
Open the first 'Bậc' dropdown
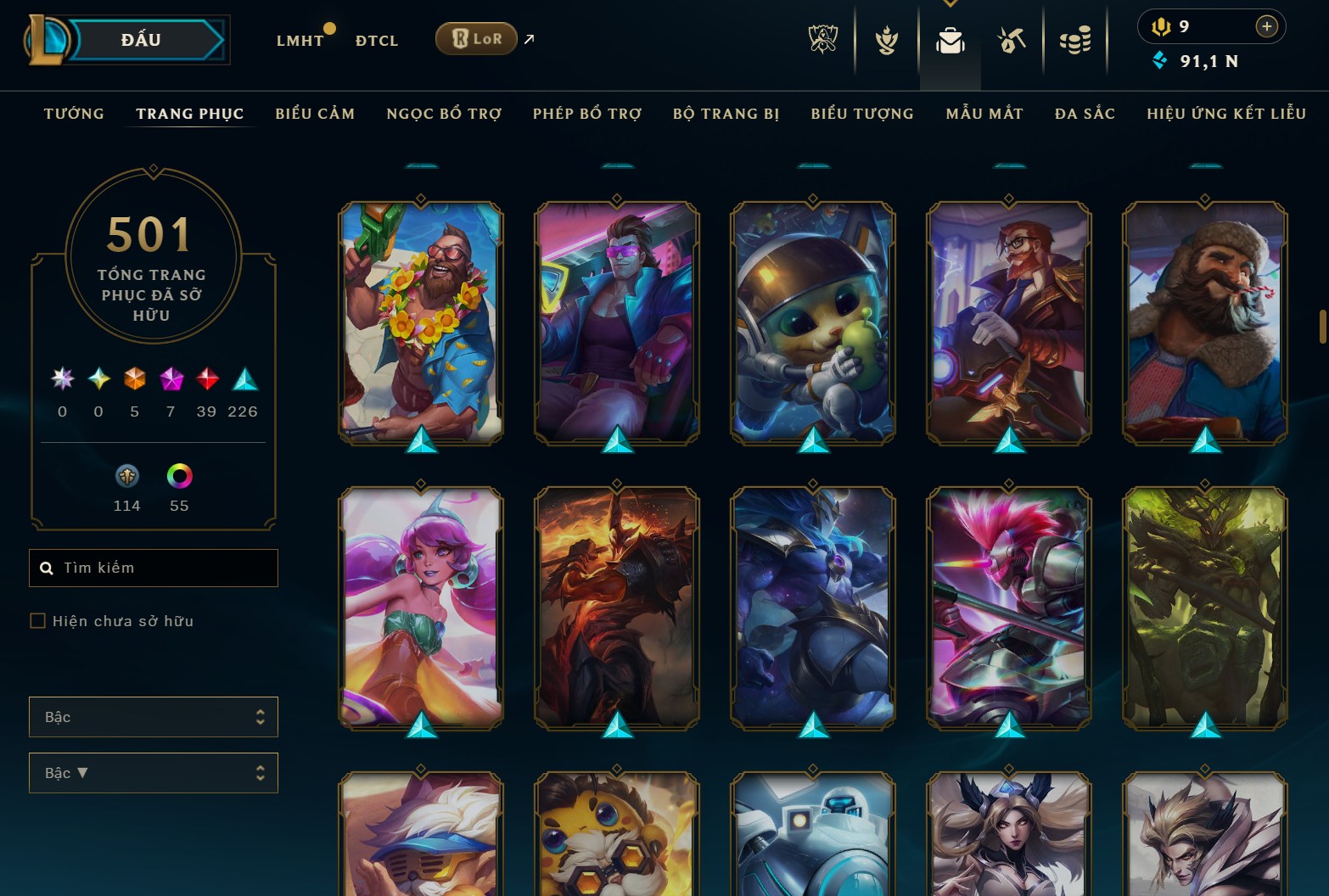point(153,717)
